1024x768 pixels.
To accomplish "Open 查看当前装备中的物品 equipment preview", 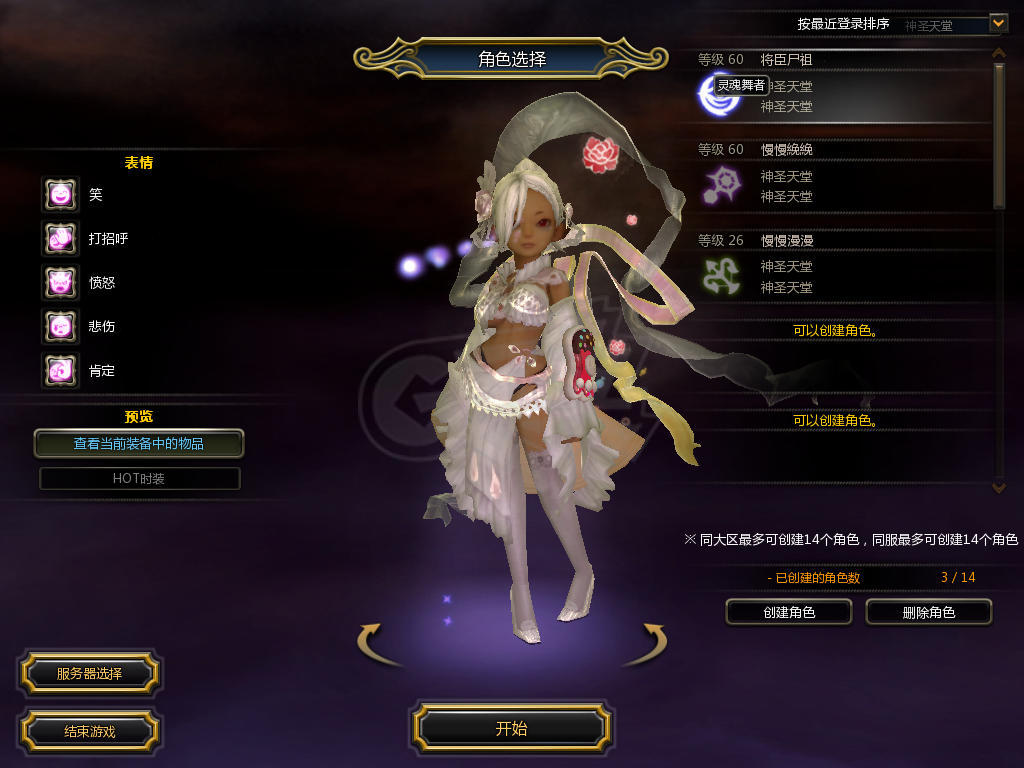I will pos(139,443).
